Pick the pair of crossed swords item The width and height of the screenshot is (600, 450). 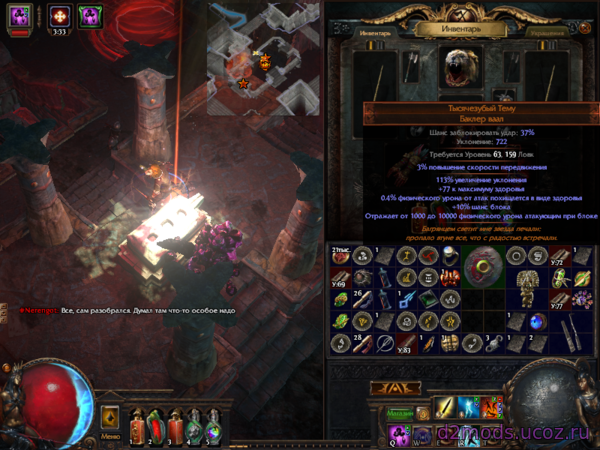click(x=566, y=334)
